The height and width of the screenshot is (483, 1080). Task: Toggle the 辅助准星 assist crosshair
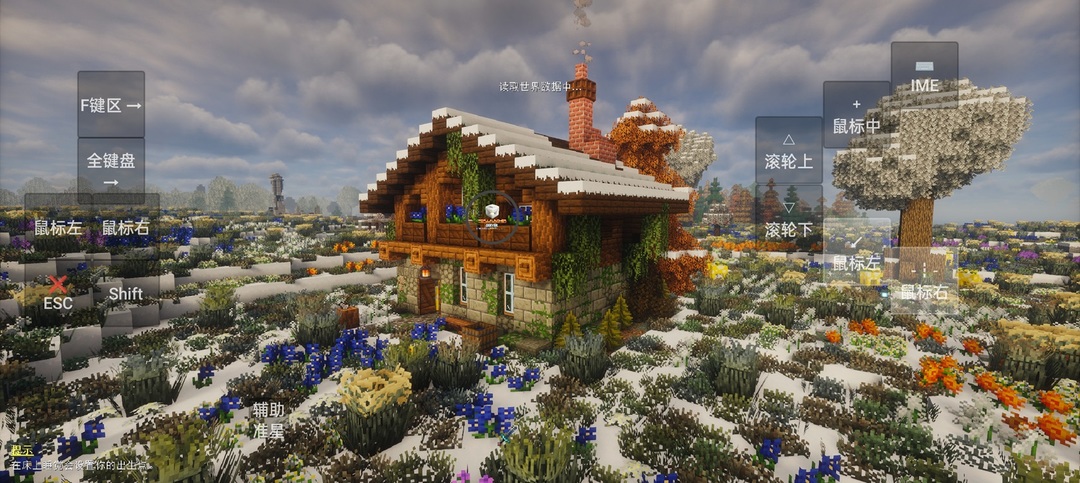[267, 420]
